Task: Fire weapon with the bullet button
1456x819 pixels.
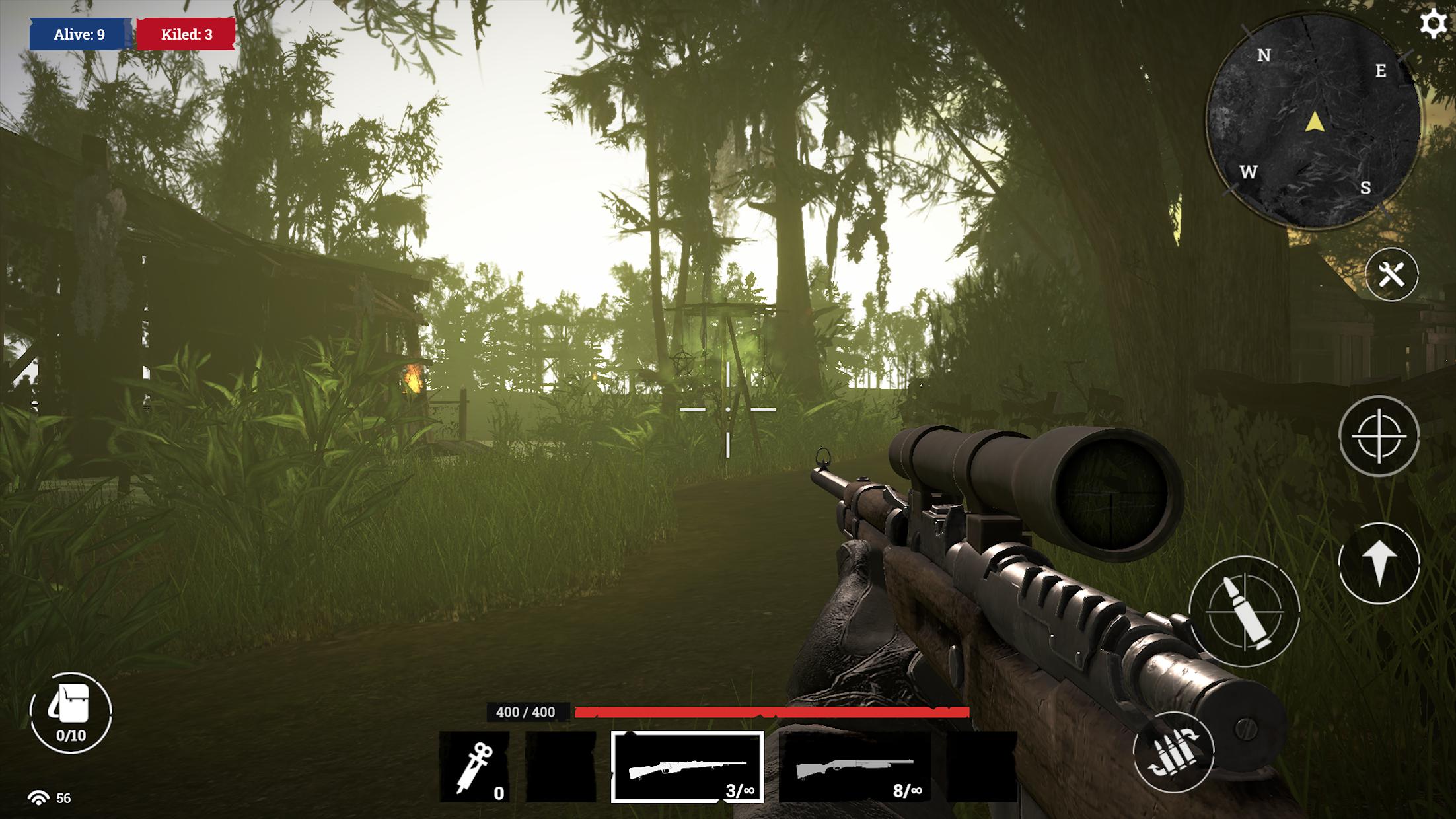Action: 1244,612
